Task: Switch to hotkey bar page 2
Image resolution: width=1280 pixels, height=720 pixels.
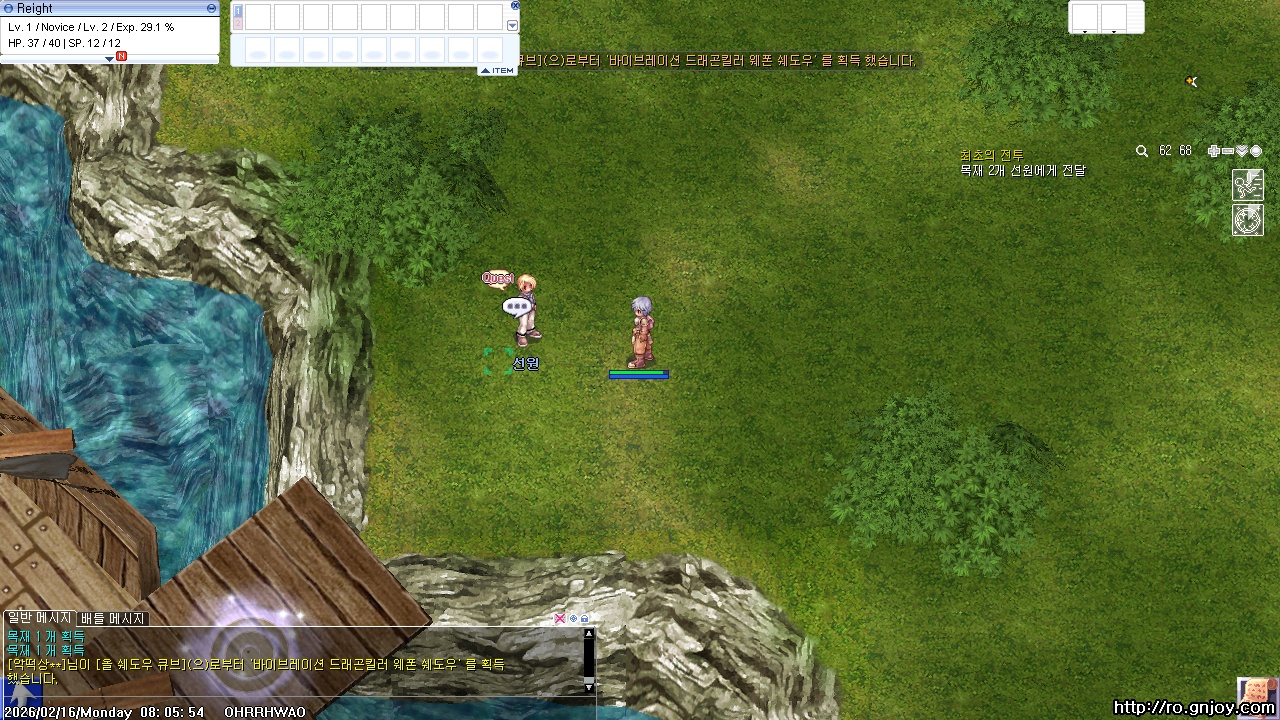Action: 238,23
